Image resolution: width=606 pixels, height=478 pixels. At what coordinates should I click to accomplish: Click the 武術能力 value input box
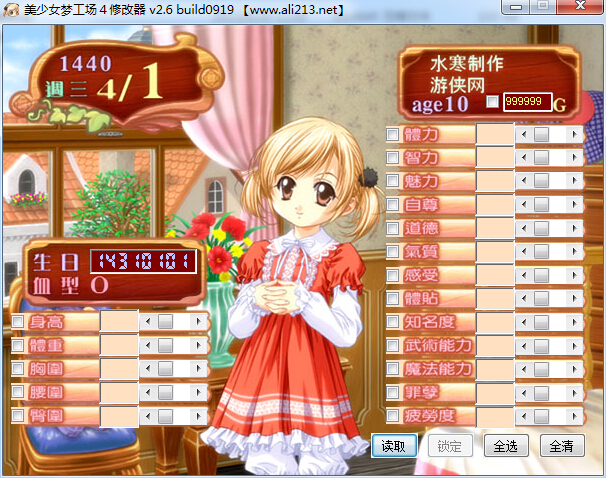495,346
